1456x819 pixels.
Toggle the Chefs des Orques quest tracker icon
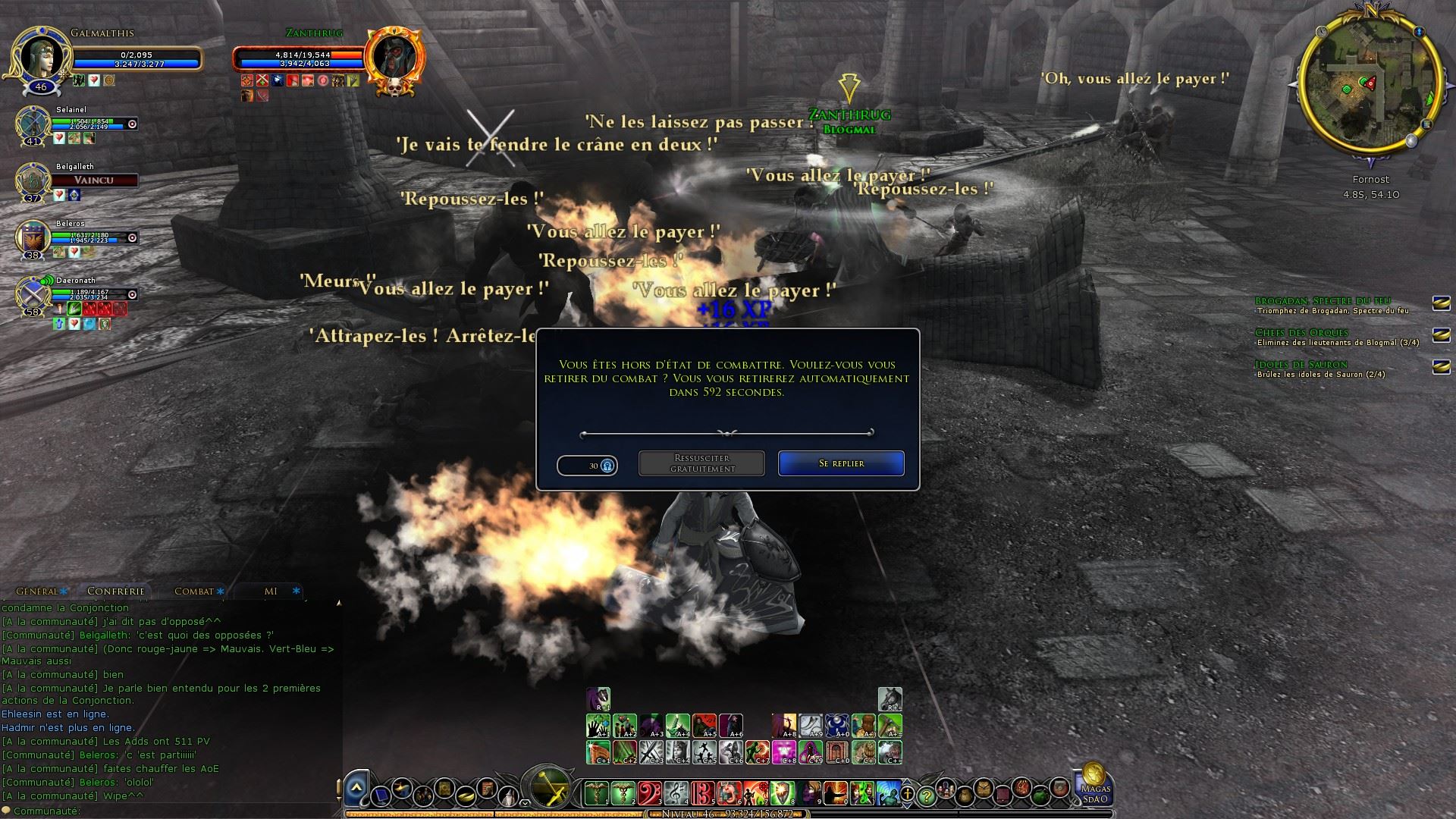pos(1441,334)
